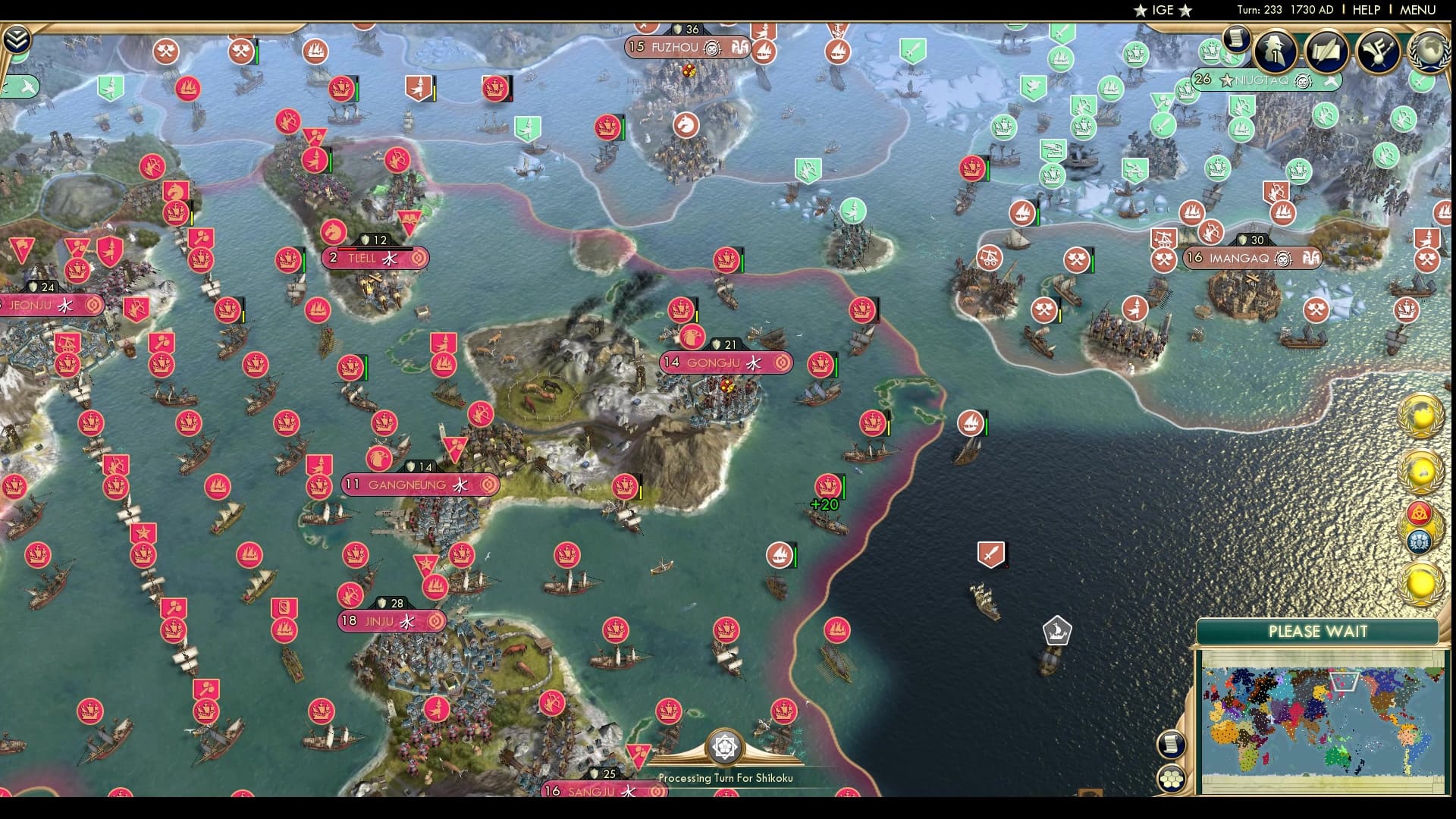Viewport: 1456px width, 819px height.
Task: Open the Notification Log scroll icon
Action: (x=1237, y=42)
